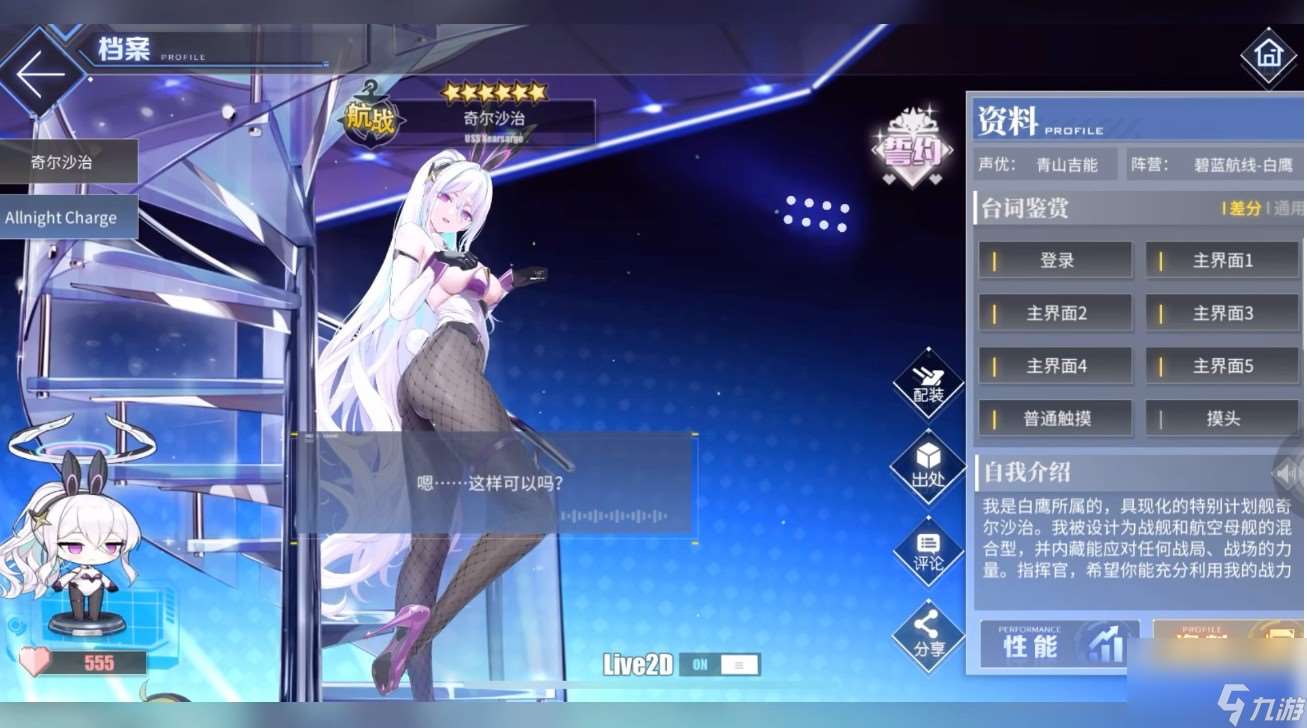Open the 评论 comments button
The width and height of the screenshot is (1307, 728).
tap(928, 552)
